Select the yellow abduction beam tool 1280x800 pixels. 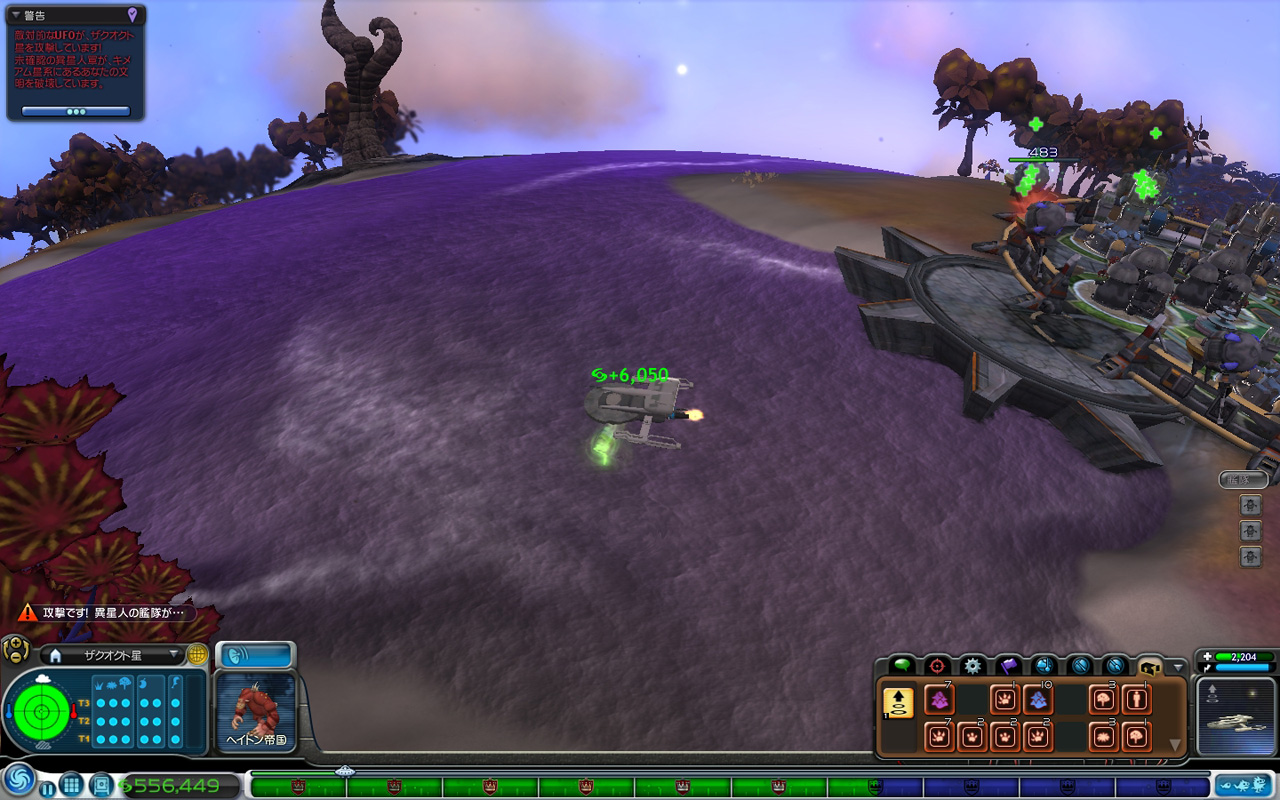coord(897,703)
